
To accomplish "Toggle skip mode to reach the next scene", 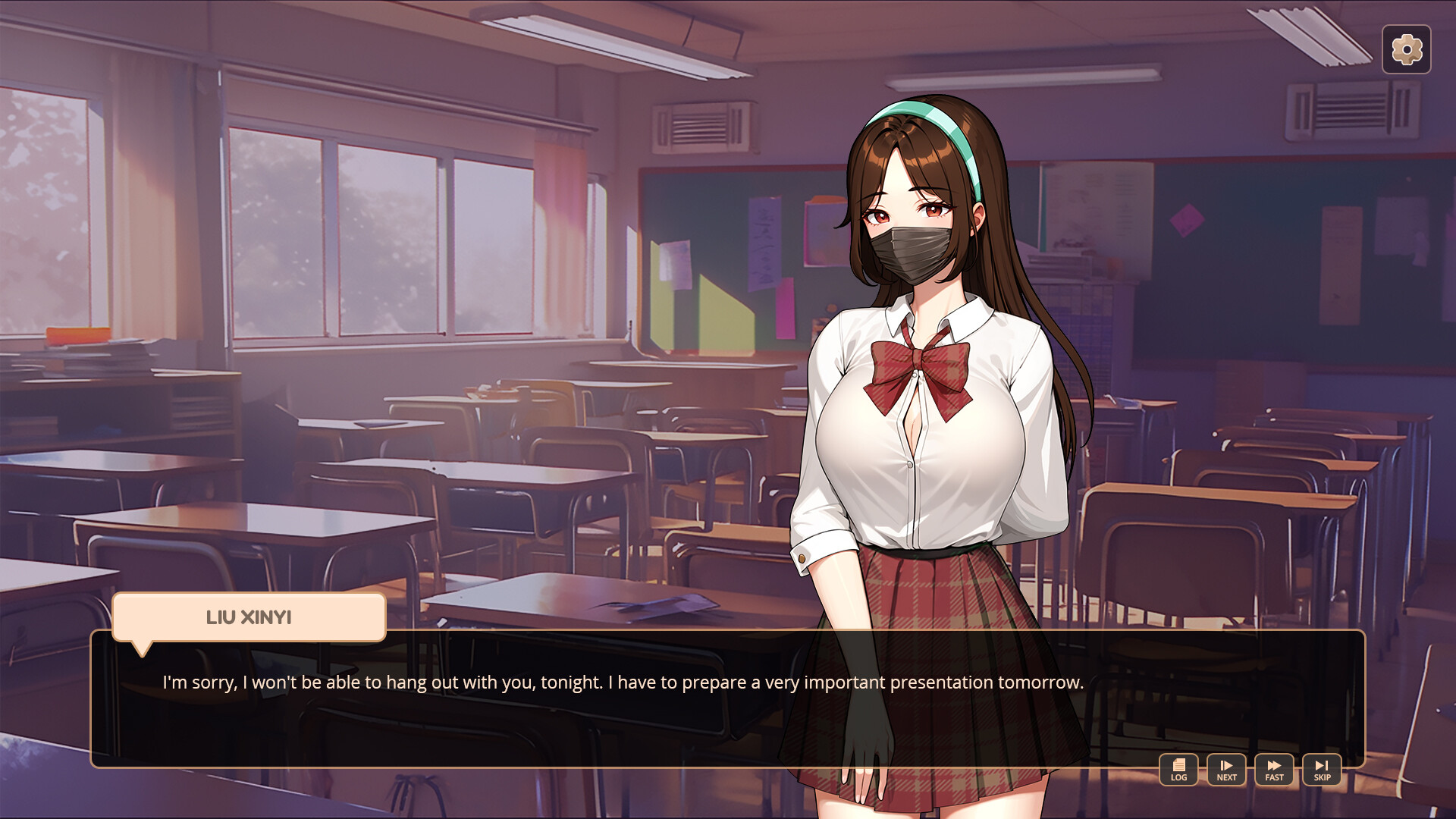I will pyautogui.click(x=1322, y=769).
